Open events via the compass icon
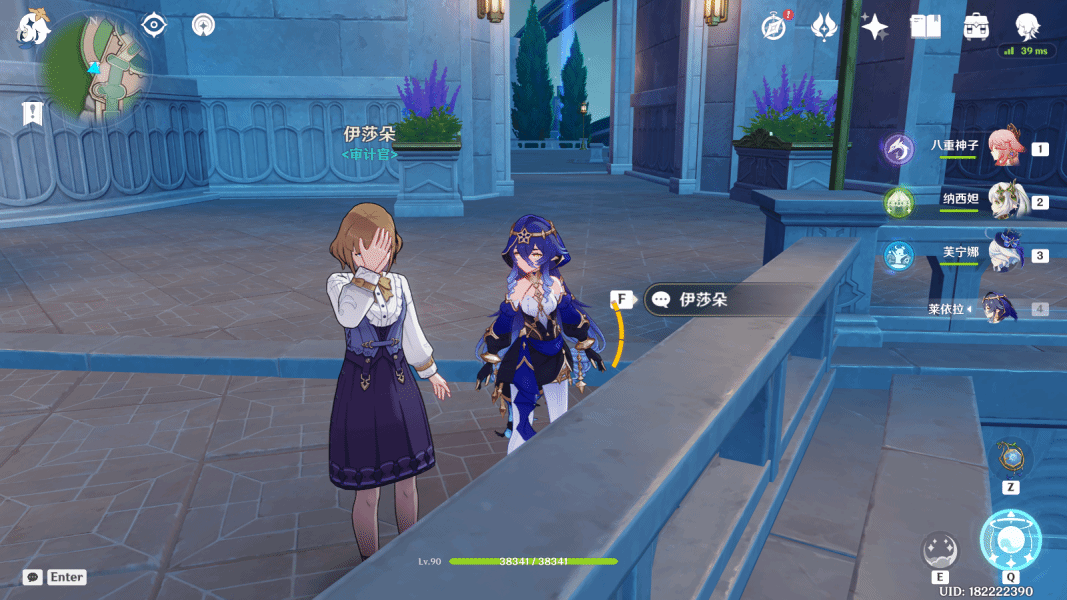1067x600 pixels. pyautogui.click(x=774, y=27)
